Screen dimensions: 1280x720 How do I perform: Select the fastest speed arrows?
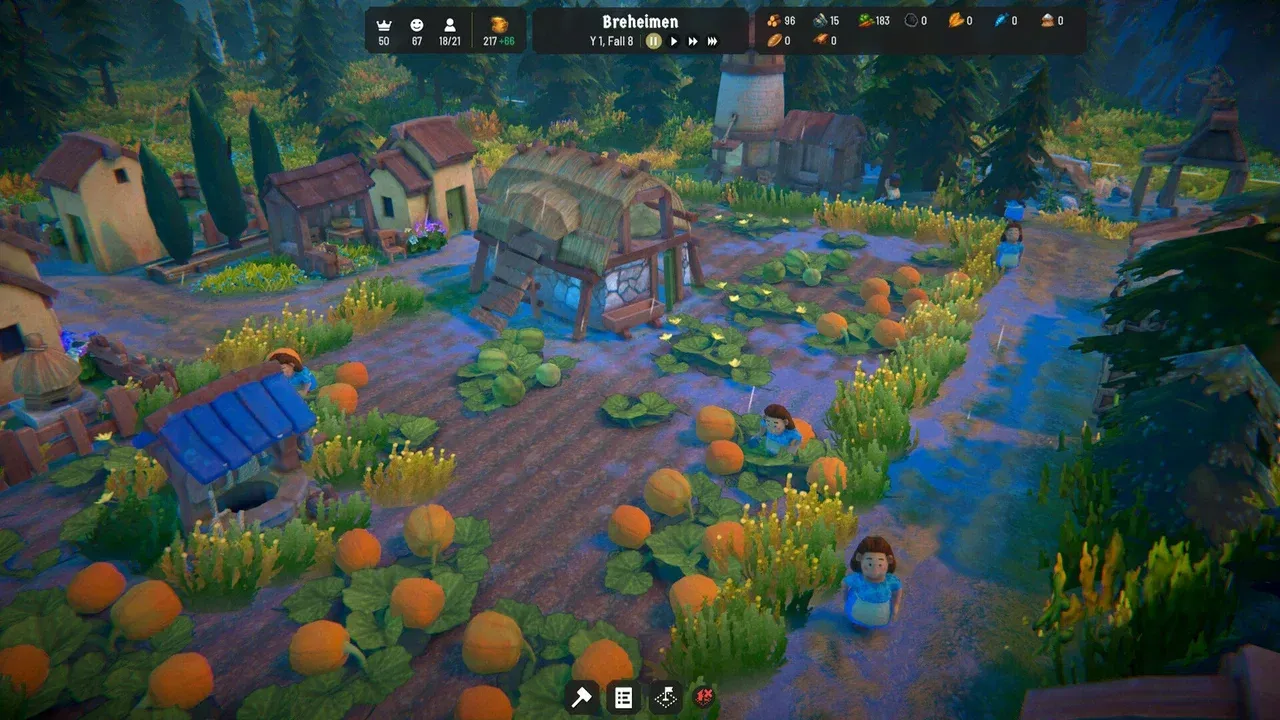[x=710, y=41]
